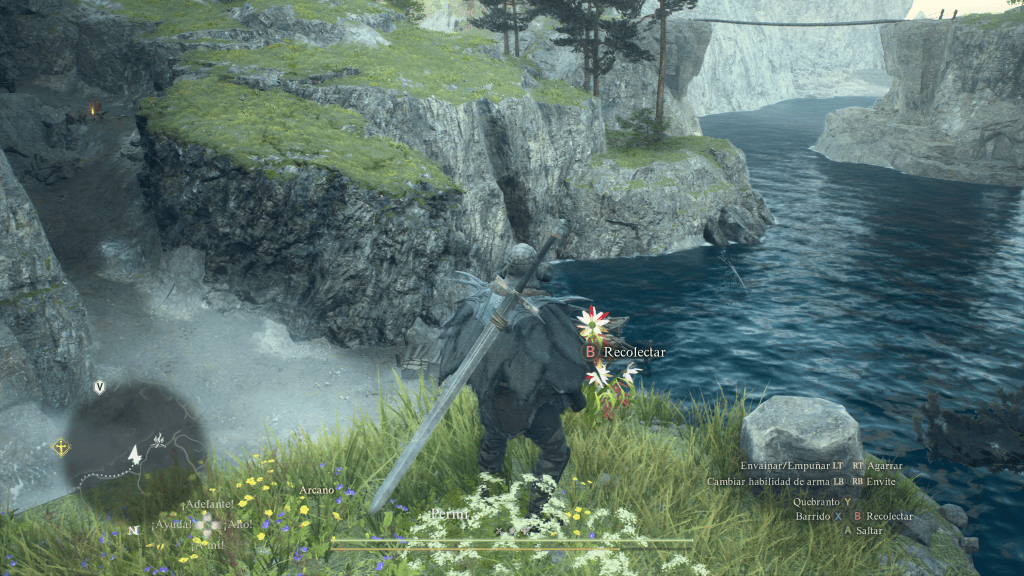Click the N compass indicator below the minimap
1024x576 pixels.
coord(133,529)
